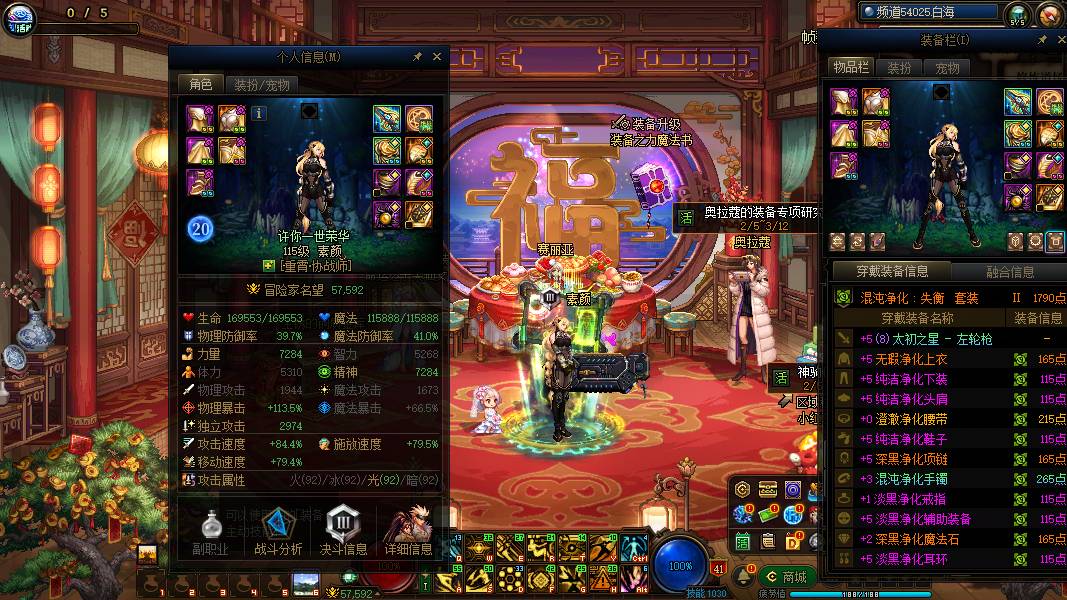Click the notification bell icon
The width and height of the screenshot is (1067, 600).
point(744,577)
